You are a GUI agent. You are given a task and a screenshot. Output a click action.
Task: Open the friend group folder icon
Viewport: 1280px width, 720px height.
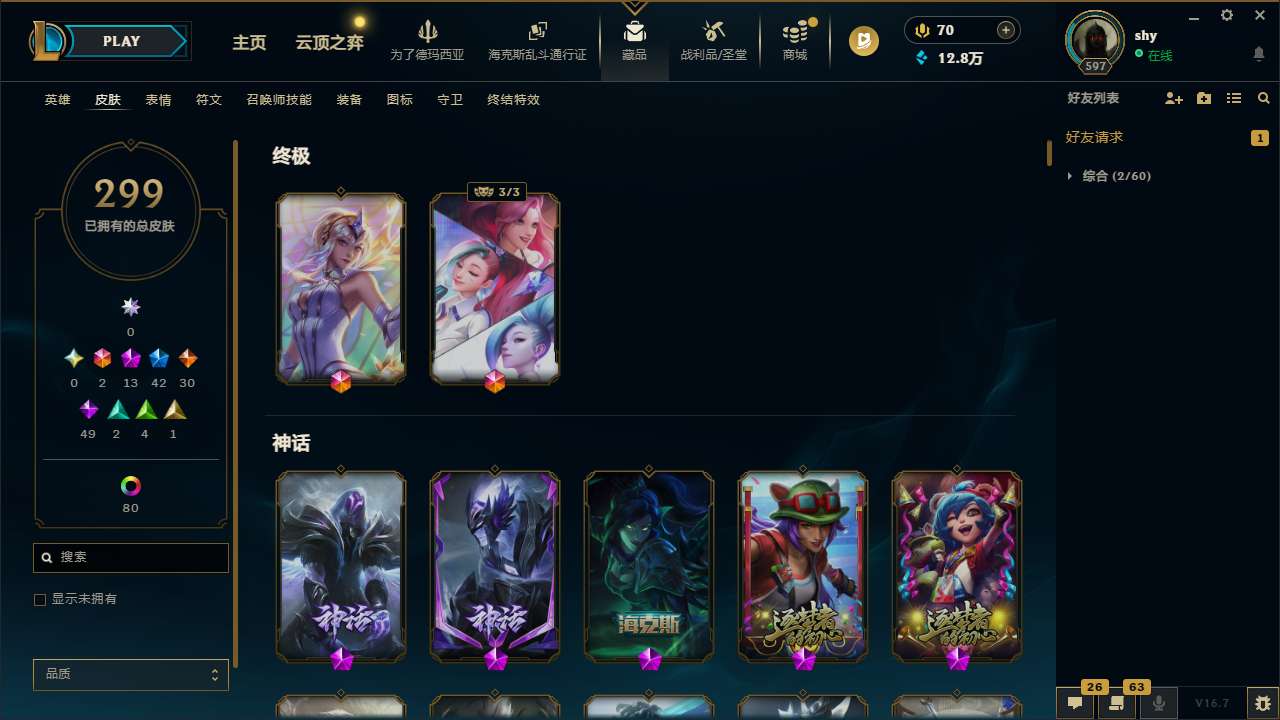[1203, 98]
